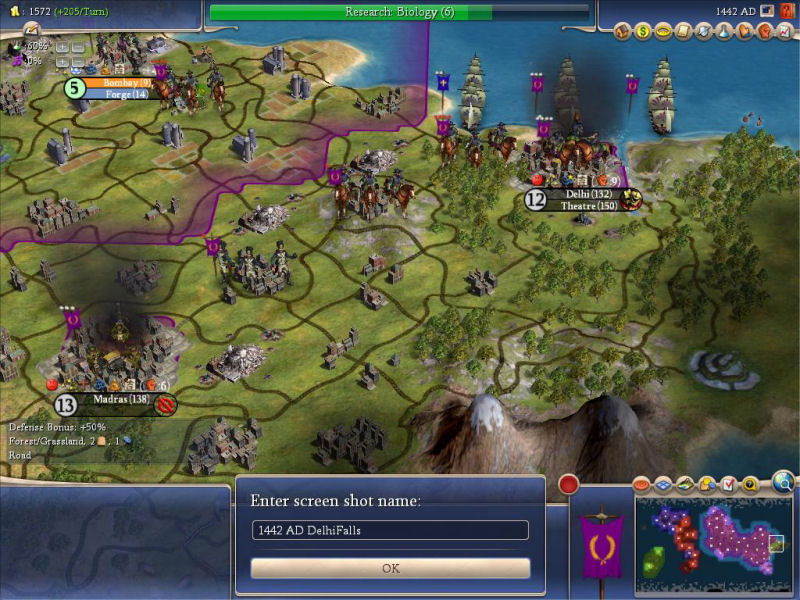Click the Research: Biology progress bar
Viewport: 800px width, 600px height.
(400, 12)
